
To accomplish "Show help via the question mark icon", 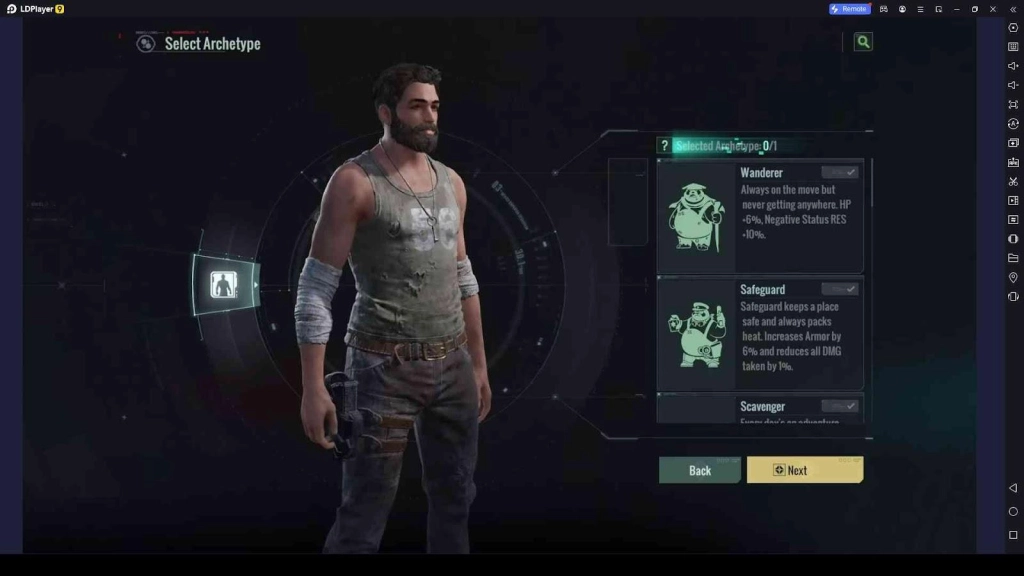I will point(664,146).
